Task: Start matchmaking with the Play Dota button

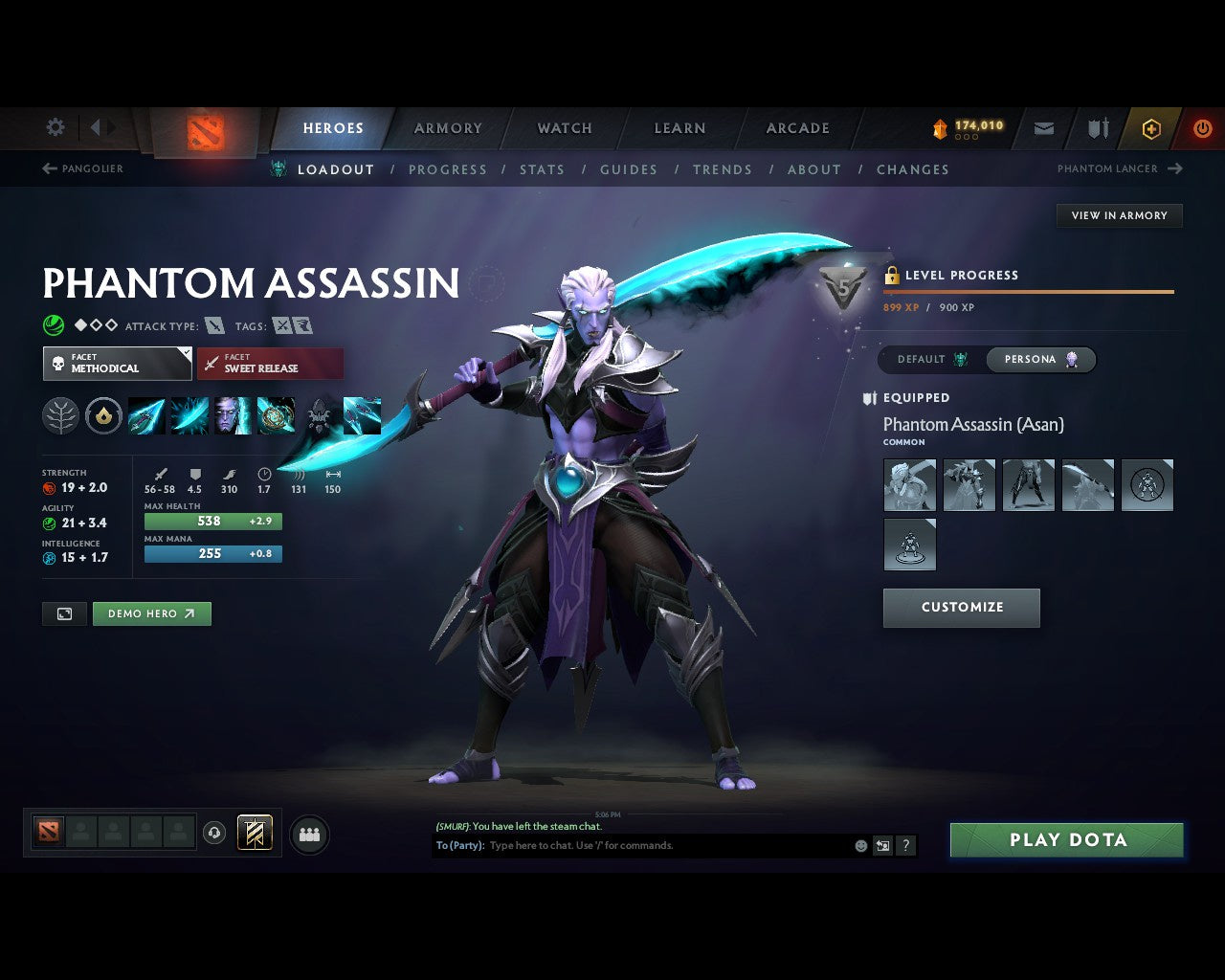Action: pos(1066,840)
